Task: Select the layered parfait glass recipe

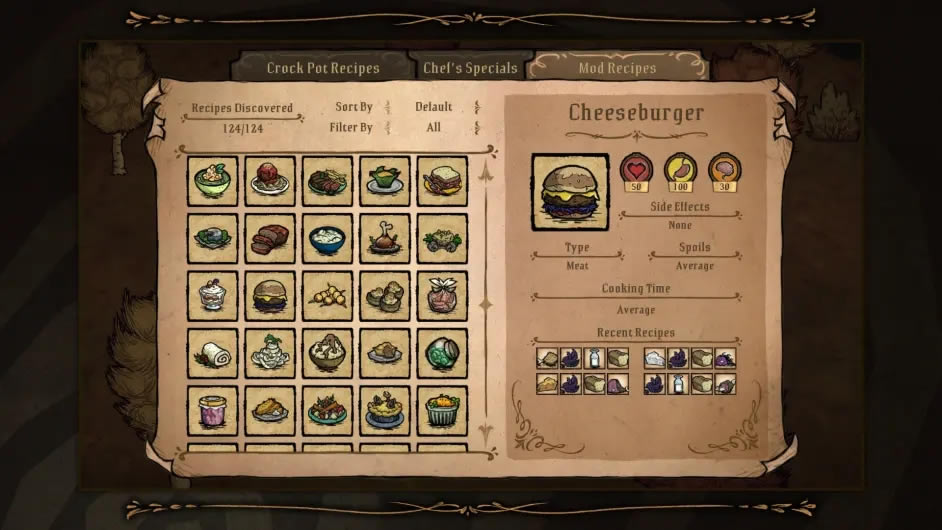Action: pos(212,296)
